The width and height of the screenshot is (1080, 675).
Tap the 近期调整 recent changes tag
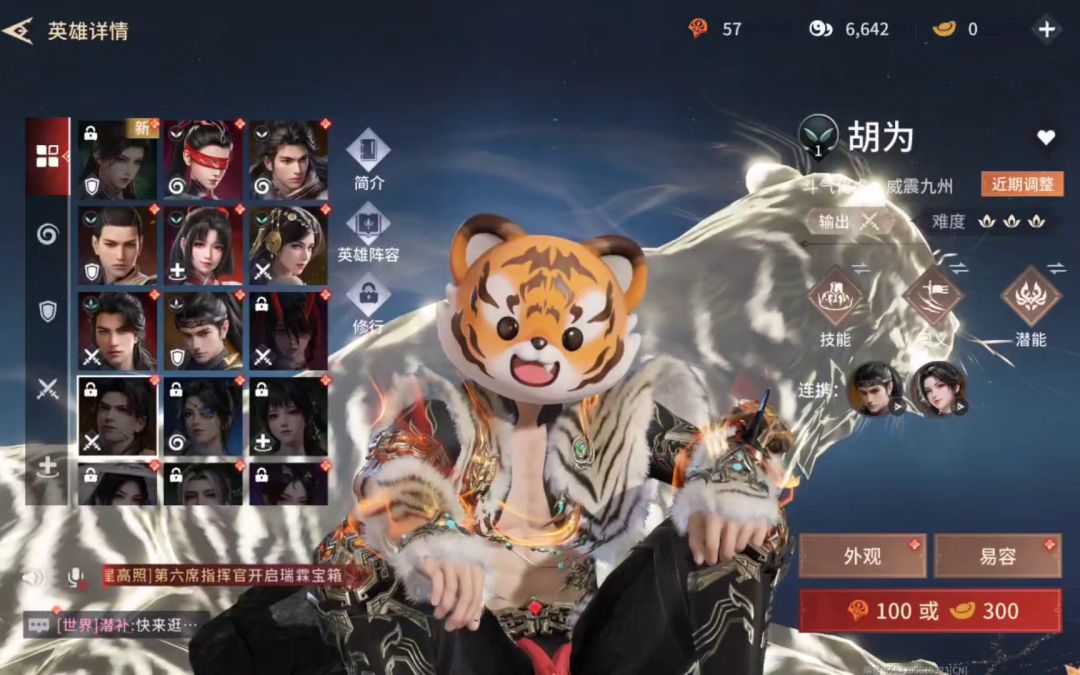tap(1022, 184)
